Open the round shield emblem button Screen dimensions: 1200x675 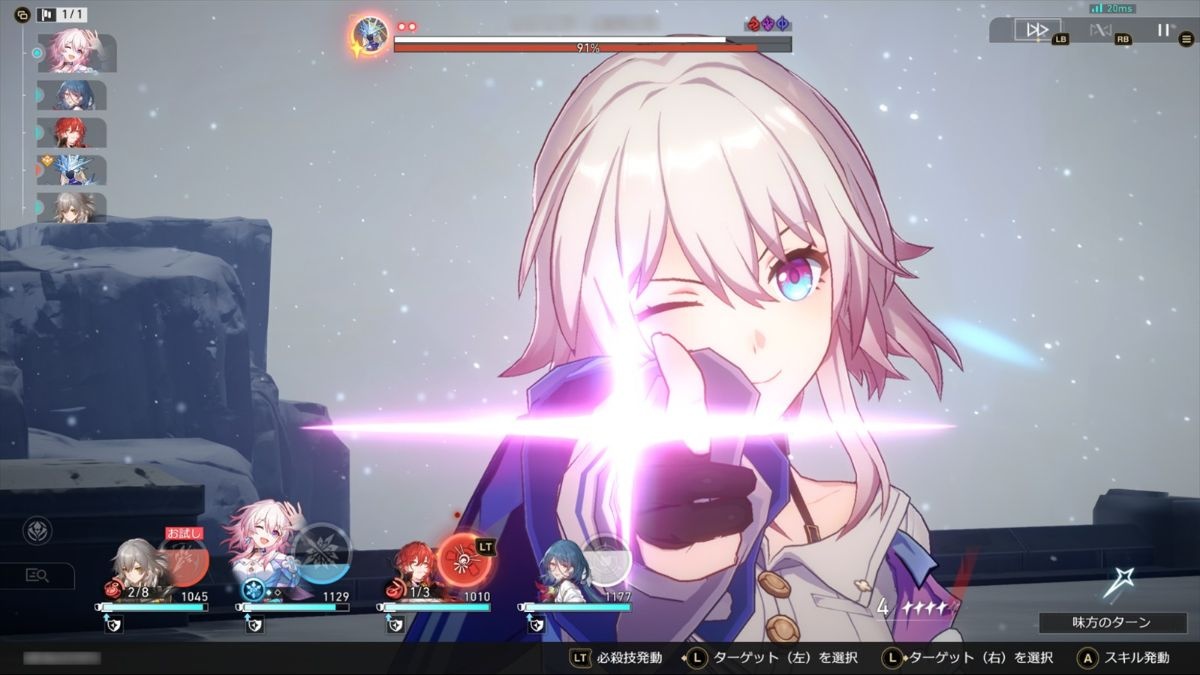(x=38, y=530)
